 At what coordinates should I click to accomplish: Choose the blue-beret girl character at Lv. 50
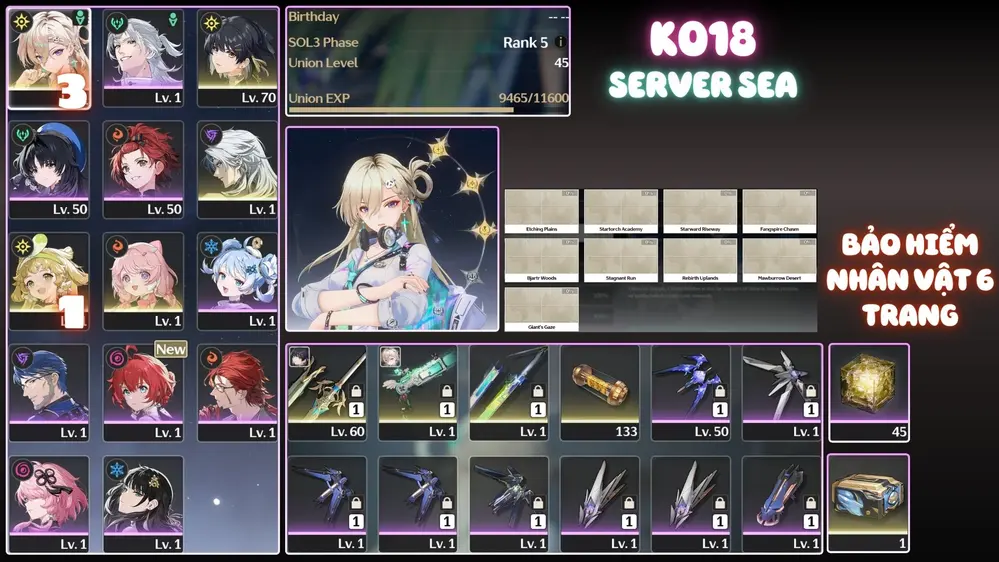tap(49, 169)
